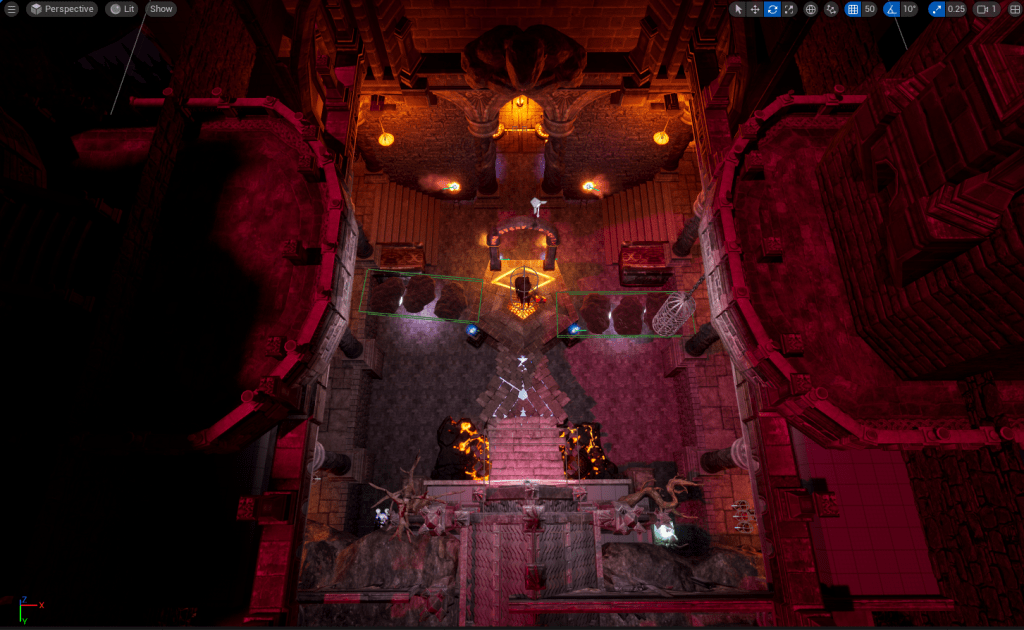
Task: Open the viewport options hamburger menu
Action: [12, 9]
